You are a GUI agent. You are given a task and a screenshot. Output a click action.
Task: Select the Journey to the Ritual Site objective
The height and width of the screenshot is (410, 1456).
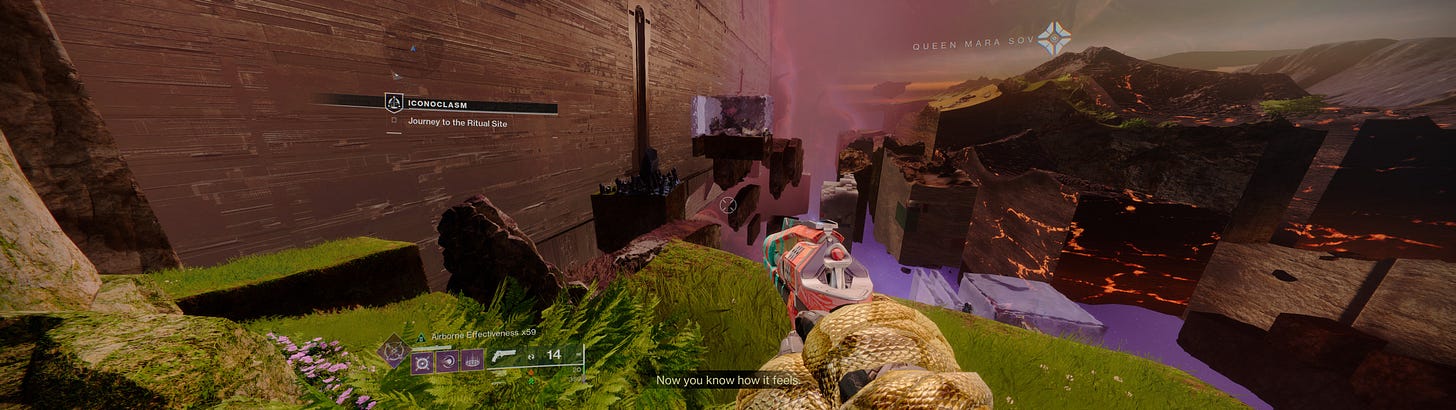tap(455, 121)
